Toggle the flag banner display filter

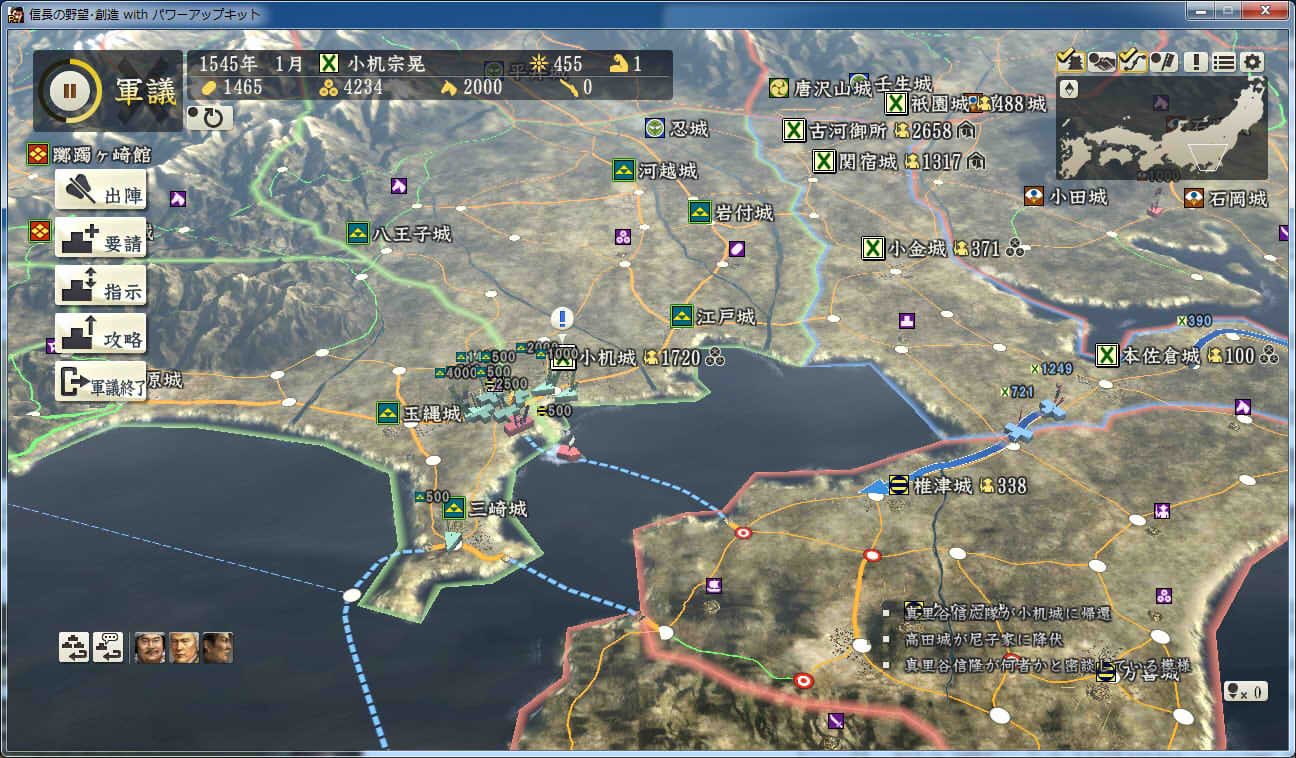(x=1163, y=62)
